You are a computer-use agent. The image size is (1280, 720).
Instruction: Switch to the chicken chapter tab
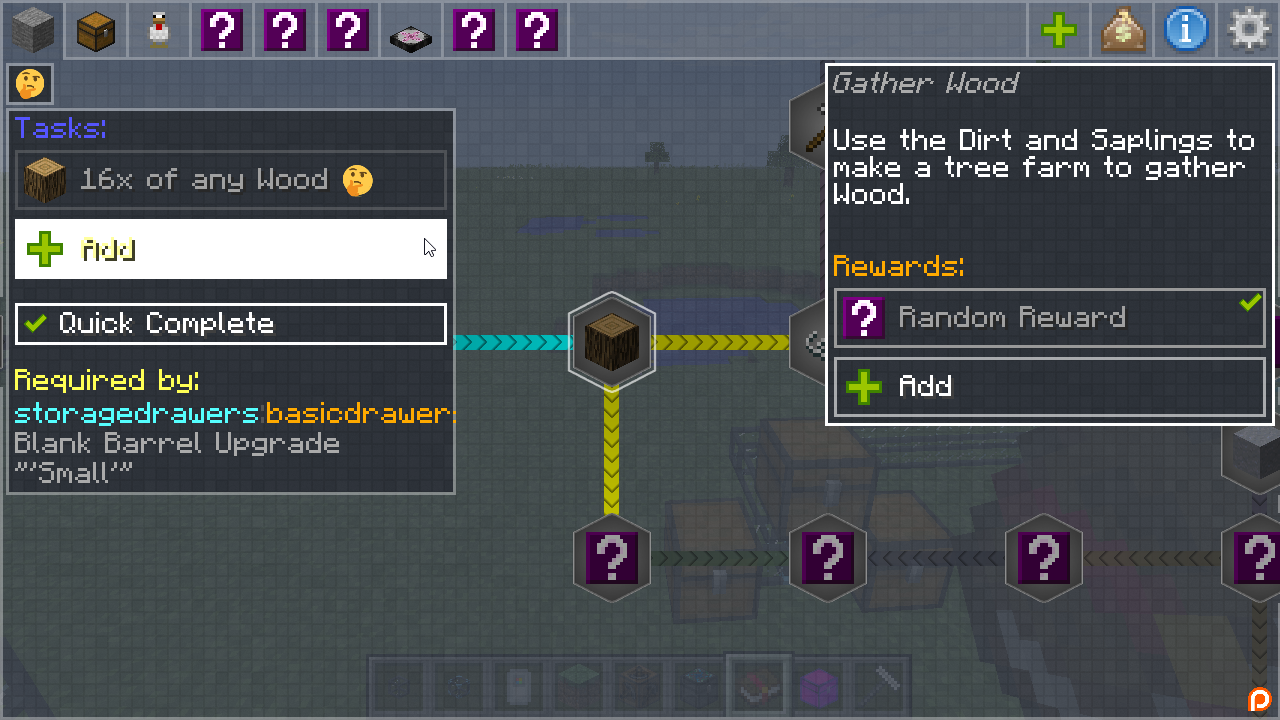(x=159, y=31)
